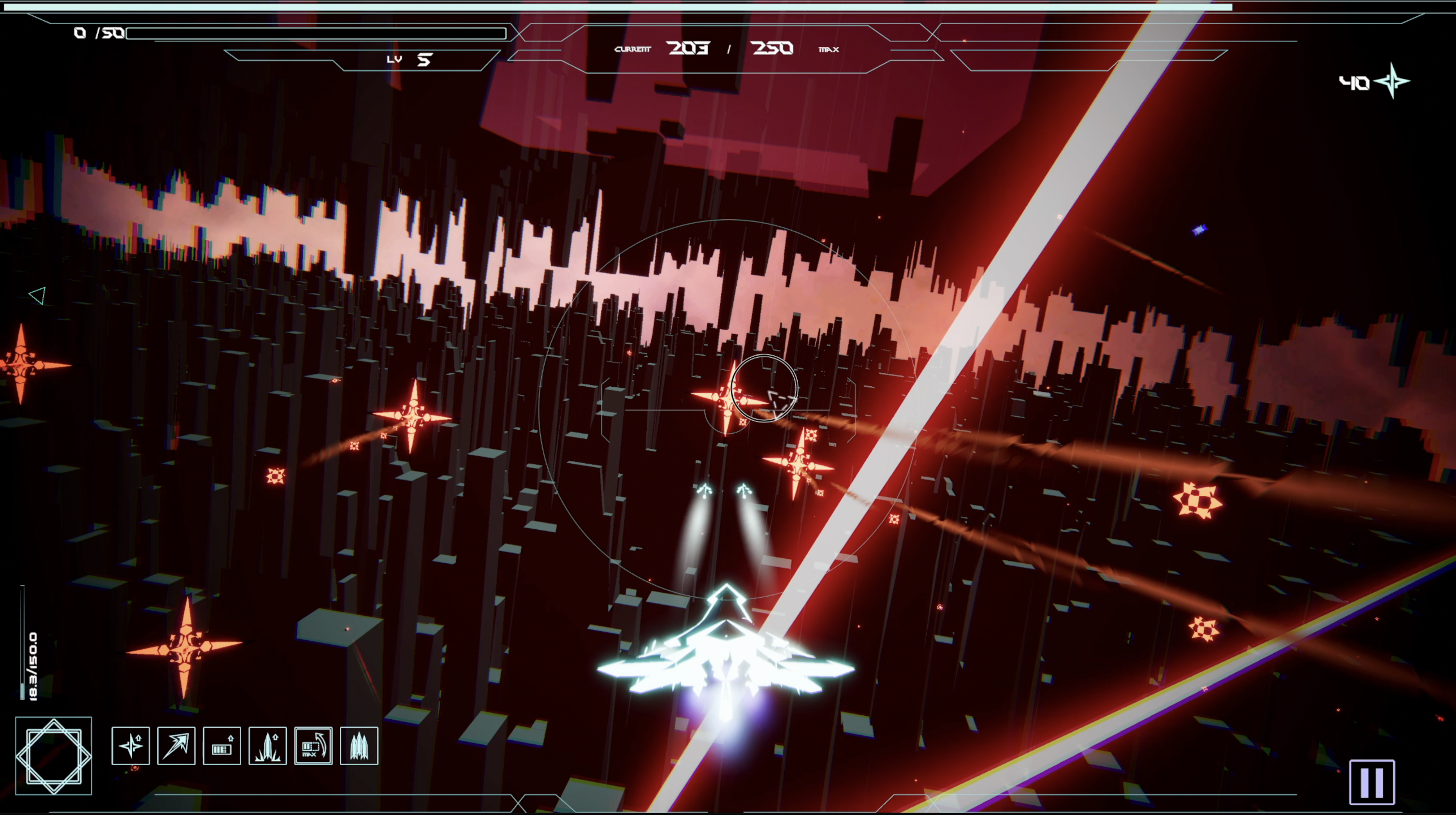
Task: Enable the LV 5 level indicator display
Action: coord(411,59)
